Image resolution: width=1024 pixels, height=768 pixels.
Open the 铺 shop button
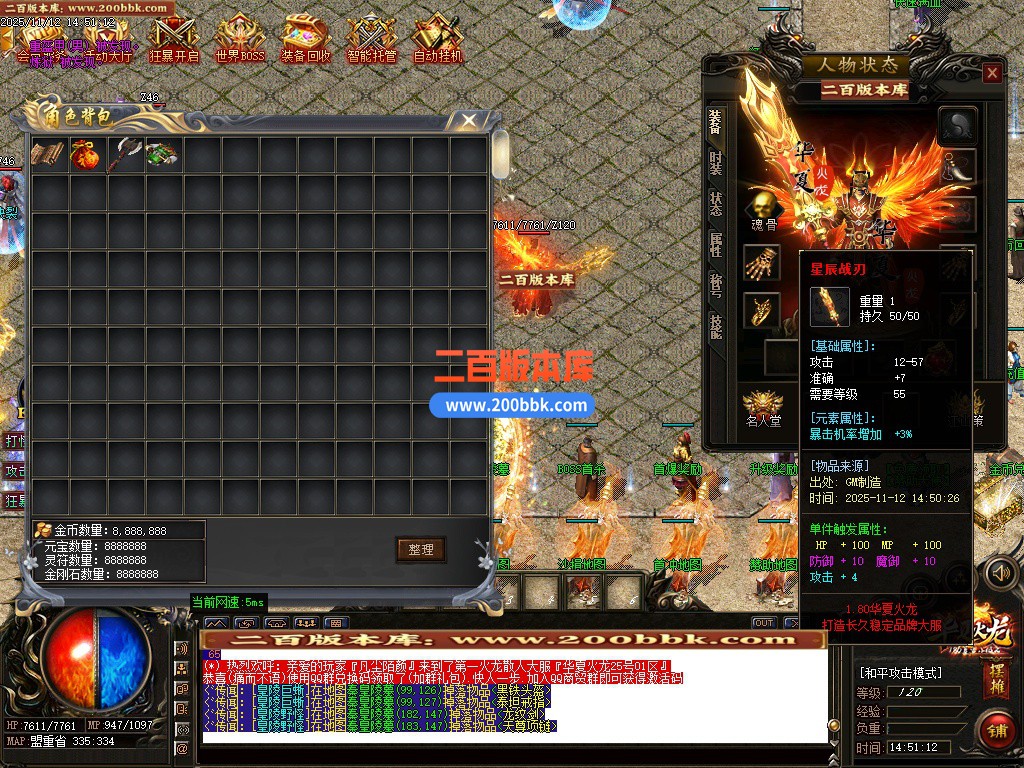point(995,729)
